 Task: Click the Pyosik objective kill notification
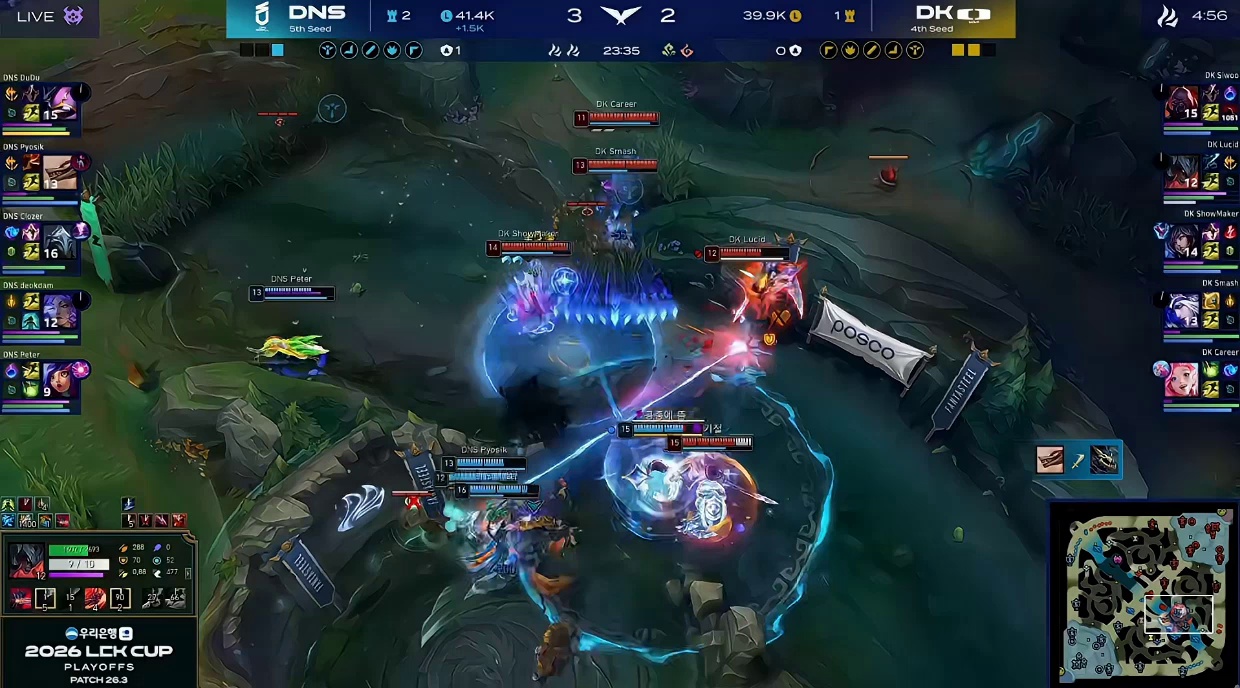1078,460
